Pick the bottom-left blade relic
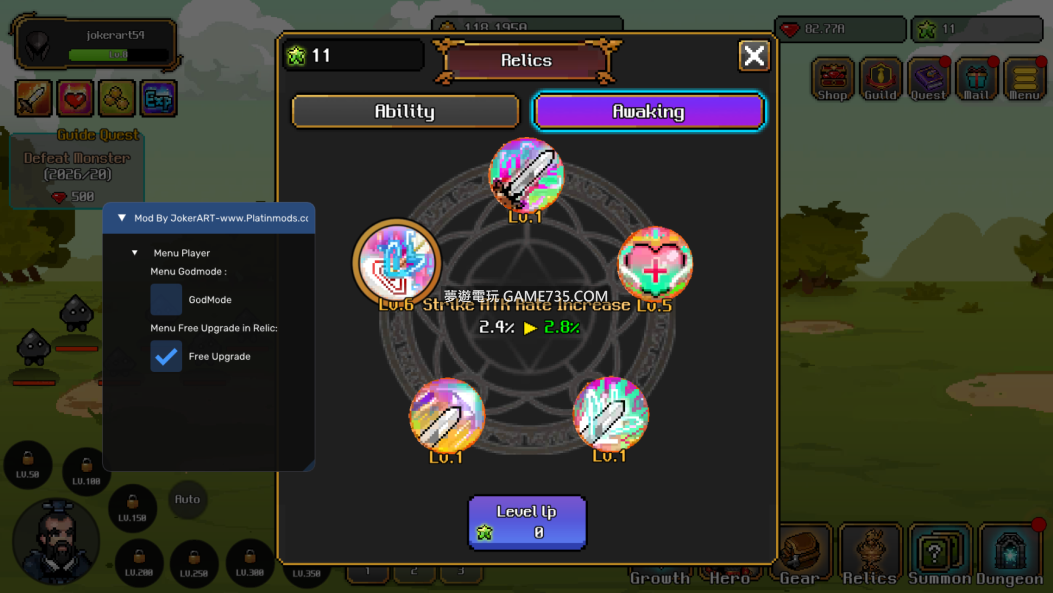This screenshot has height=593, width=1053. point(447,415)
